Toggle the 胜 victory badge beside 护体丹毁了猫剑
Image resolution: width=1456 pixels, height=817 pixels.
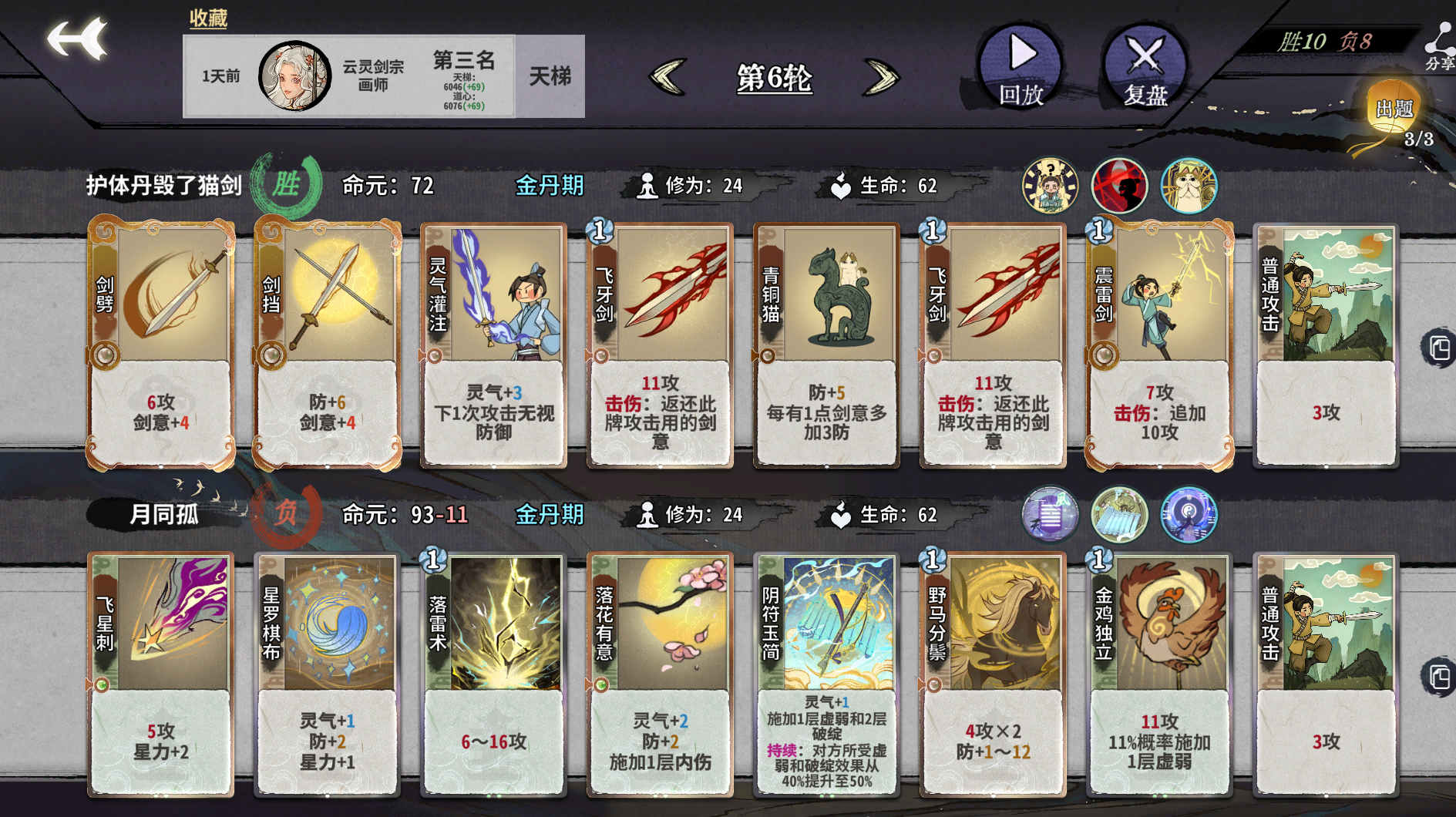tap(288, 185)
